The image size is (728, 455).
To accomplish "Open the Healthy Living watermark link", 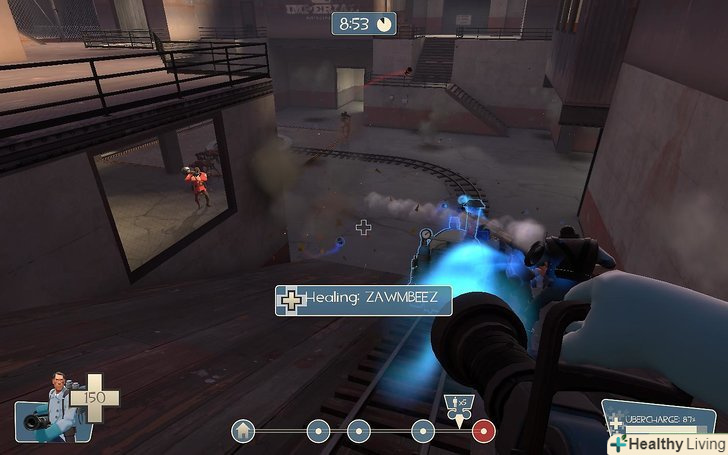I will point(666,443).
